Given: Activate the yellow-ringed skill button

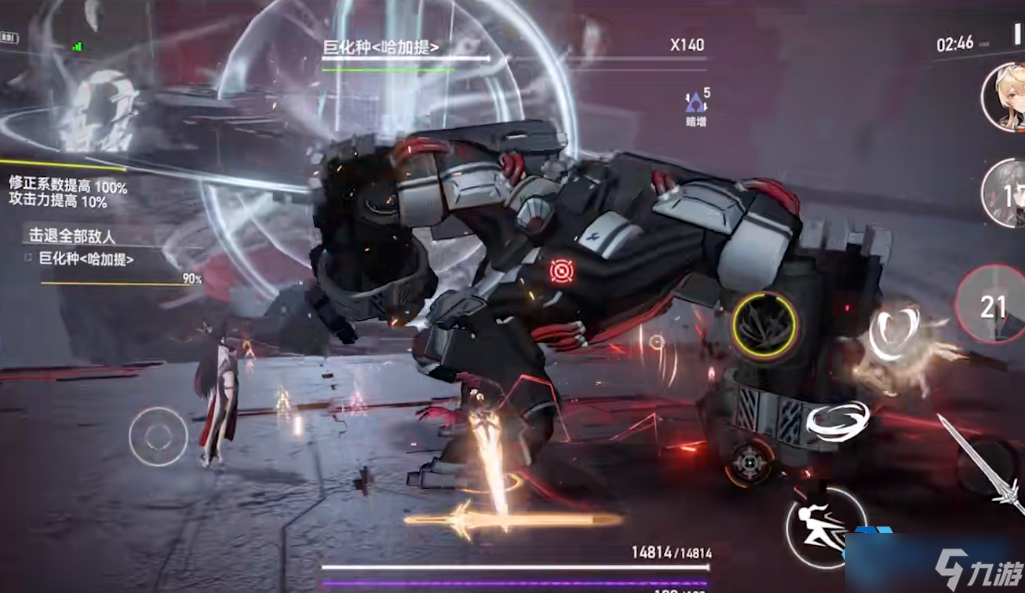Looking at the screenshot, I should (x=764, y=326).
